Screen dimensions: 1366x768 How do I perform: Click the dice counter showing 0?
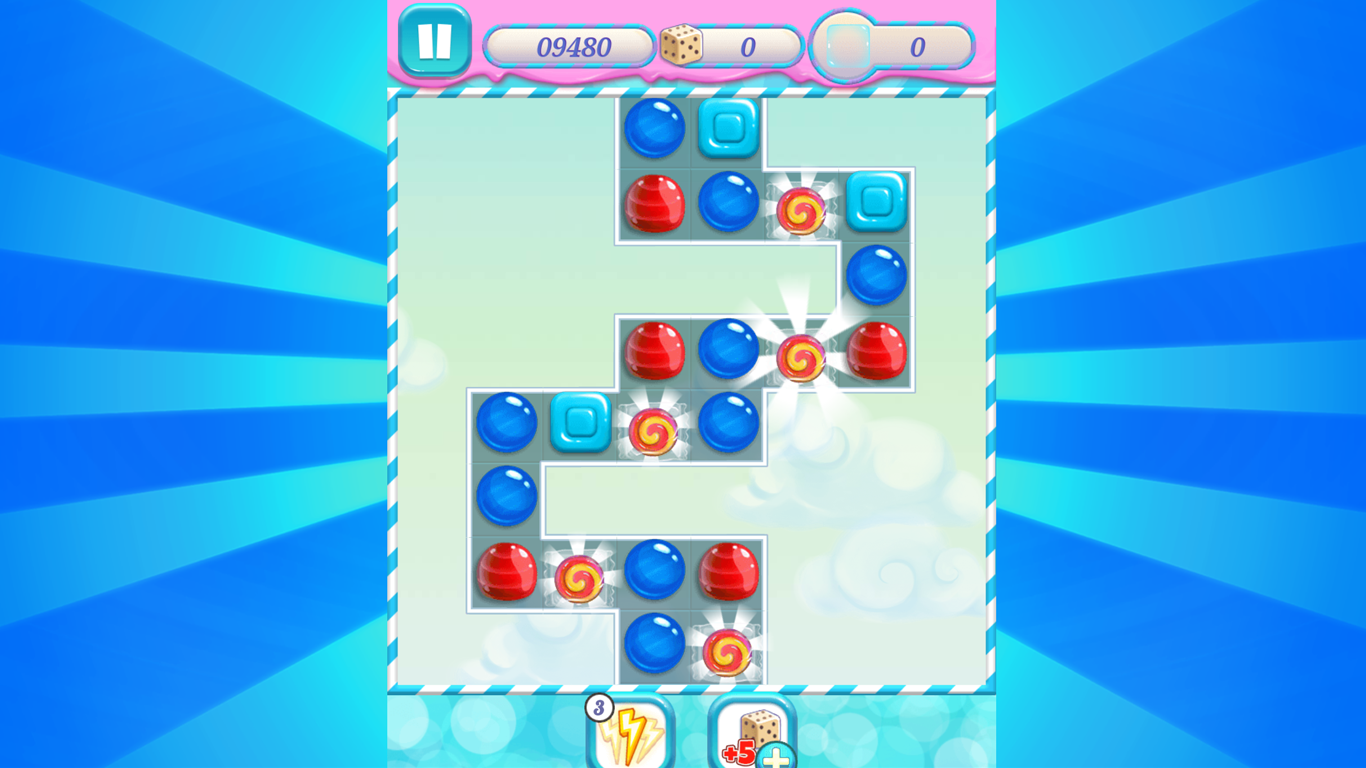pos(746,45)
